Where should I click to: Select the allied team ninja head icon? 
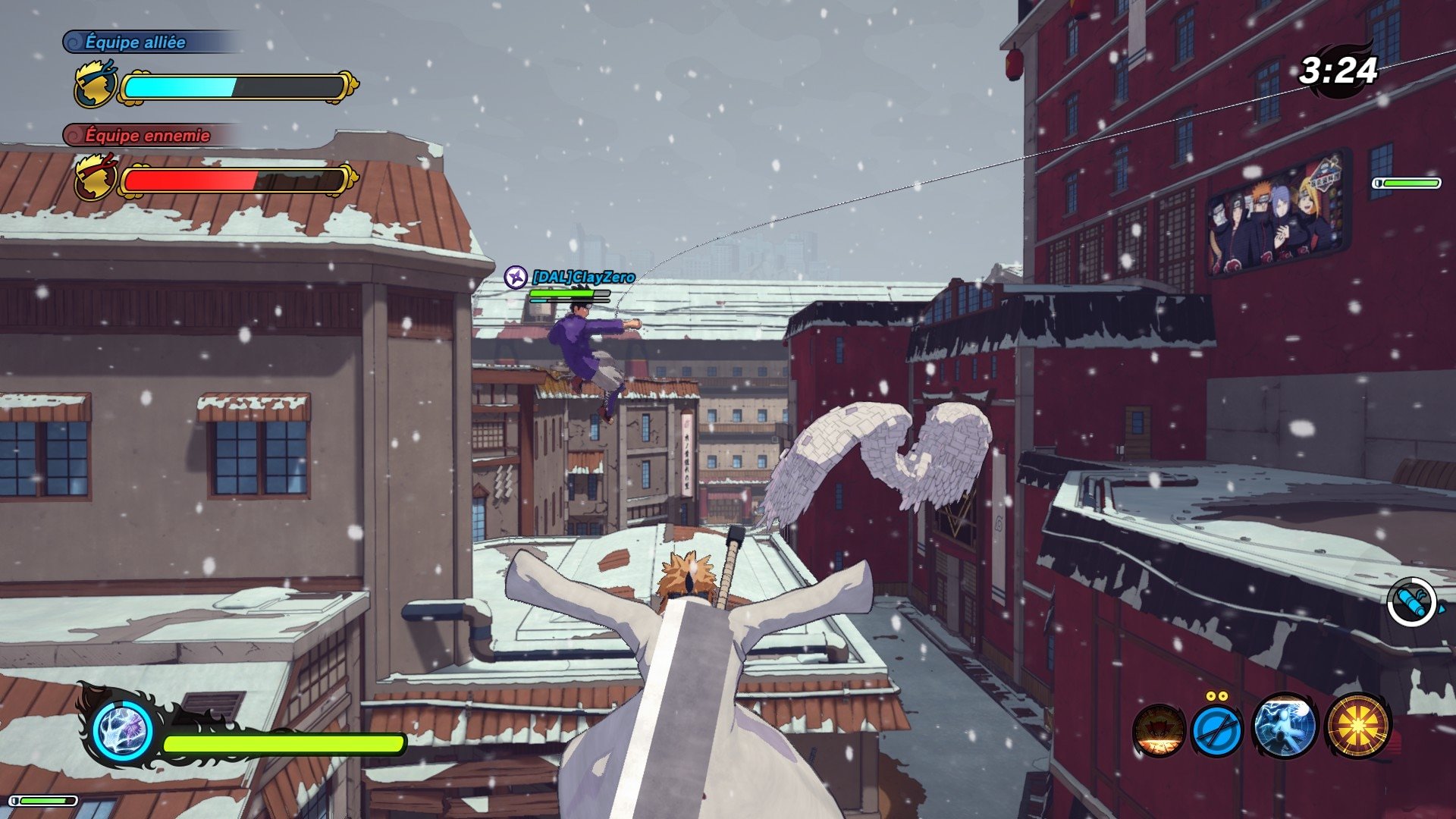click(x=96, y=86)
